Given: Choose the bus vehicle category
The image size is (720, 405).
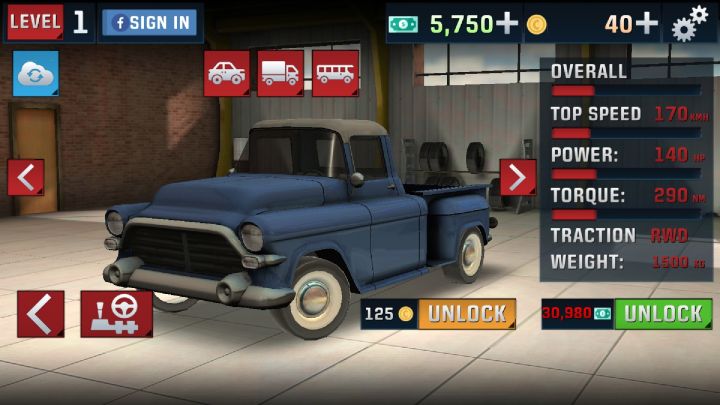Looking at the screenshot, I should click(x=335, y=73).
